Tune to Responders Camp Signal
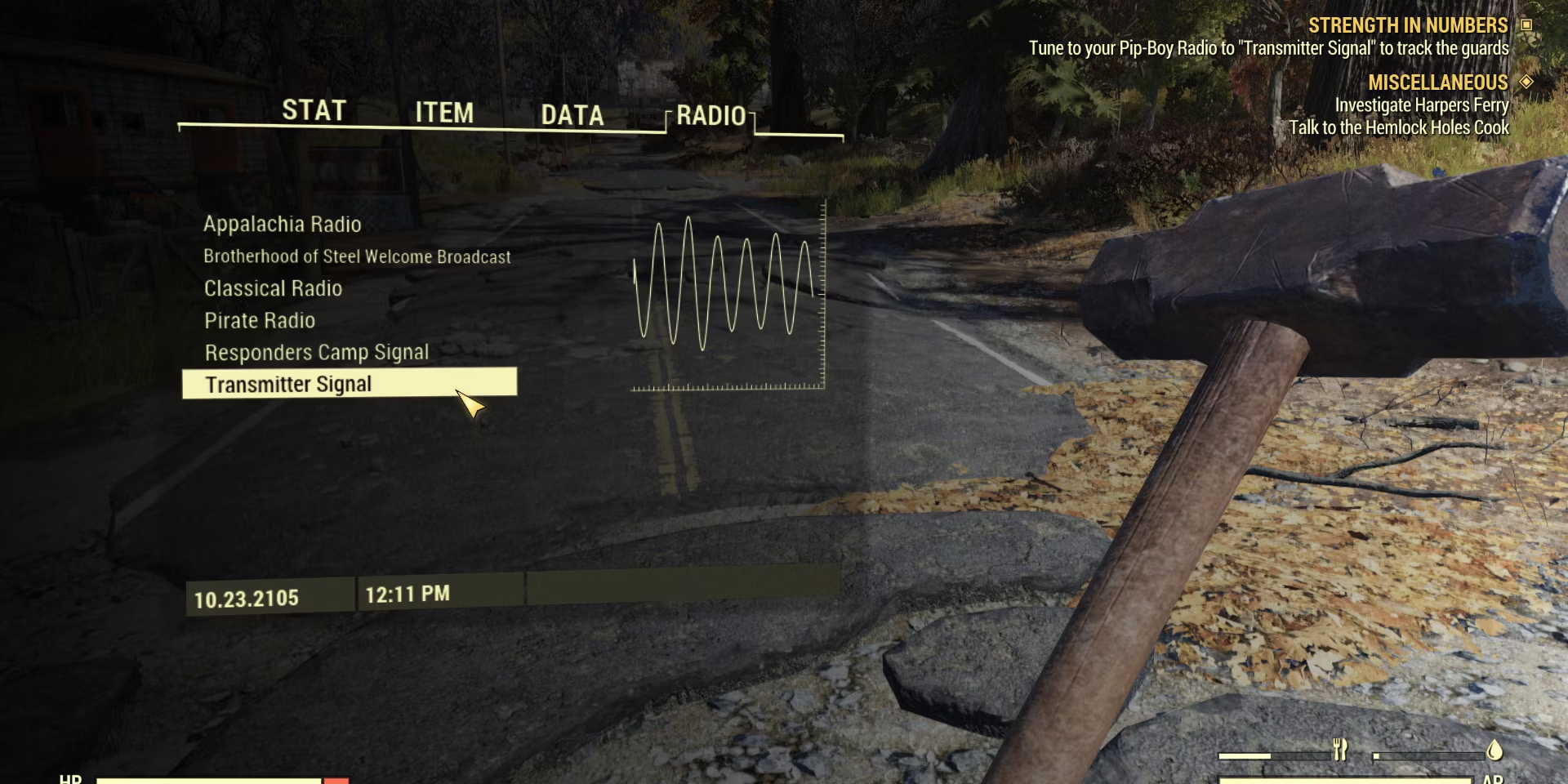The image size is (1568, 784). pos(316,352)
